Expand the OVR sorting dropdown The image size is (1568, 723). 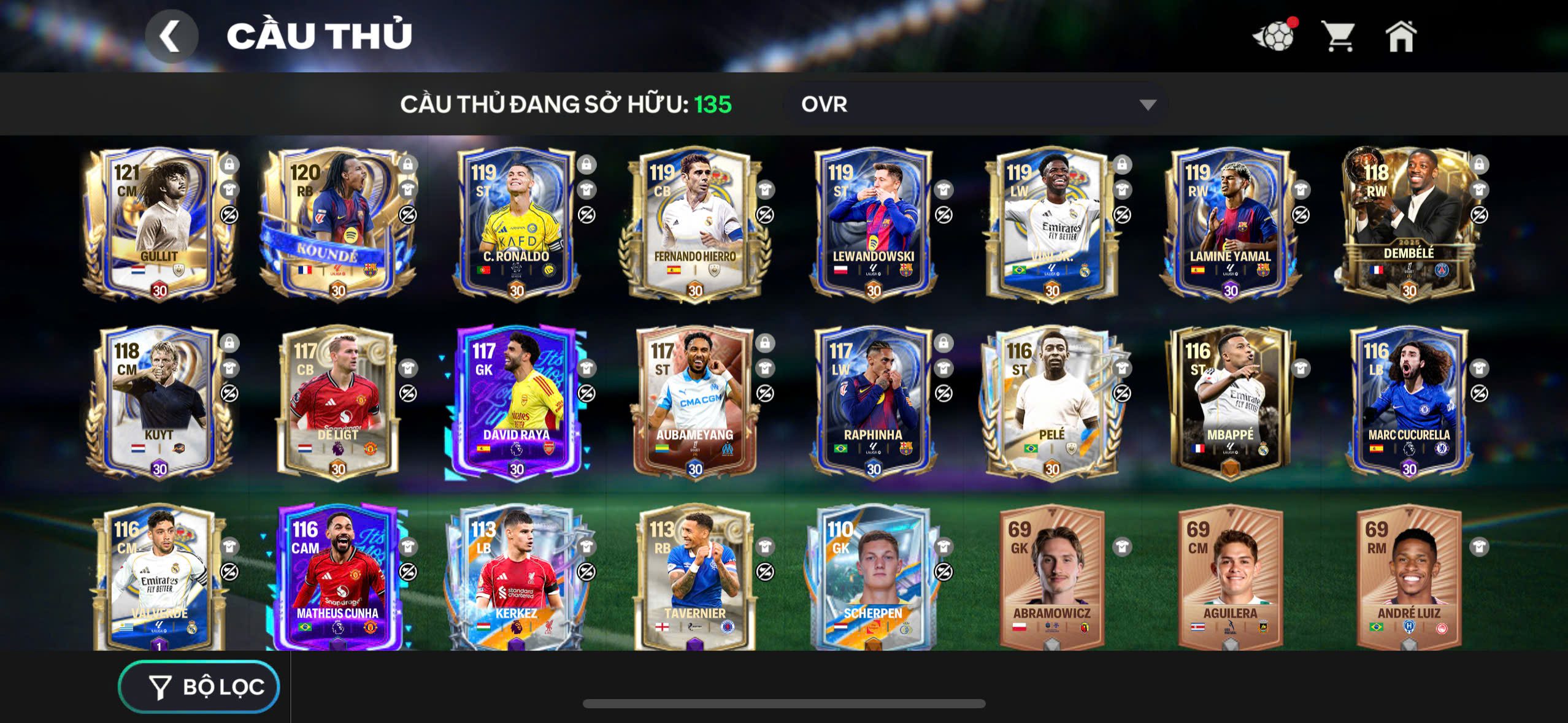pos(975,104)
